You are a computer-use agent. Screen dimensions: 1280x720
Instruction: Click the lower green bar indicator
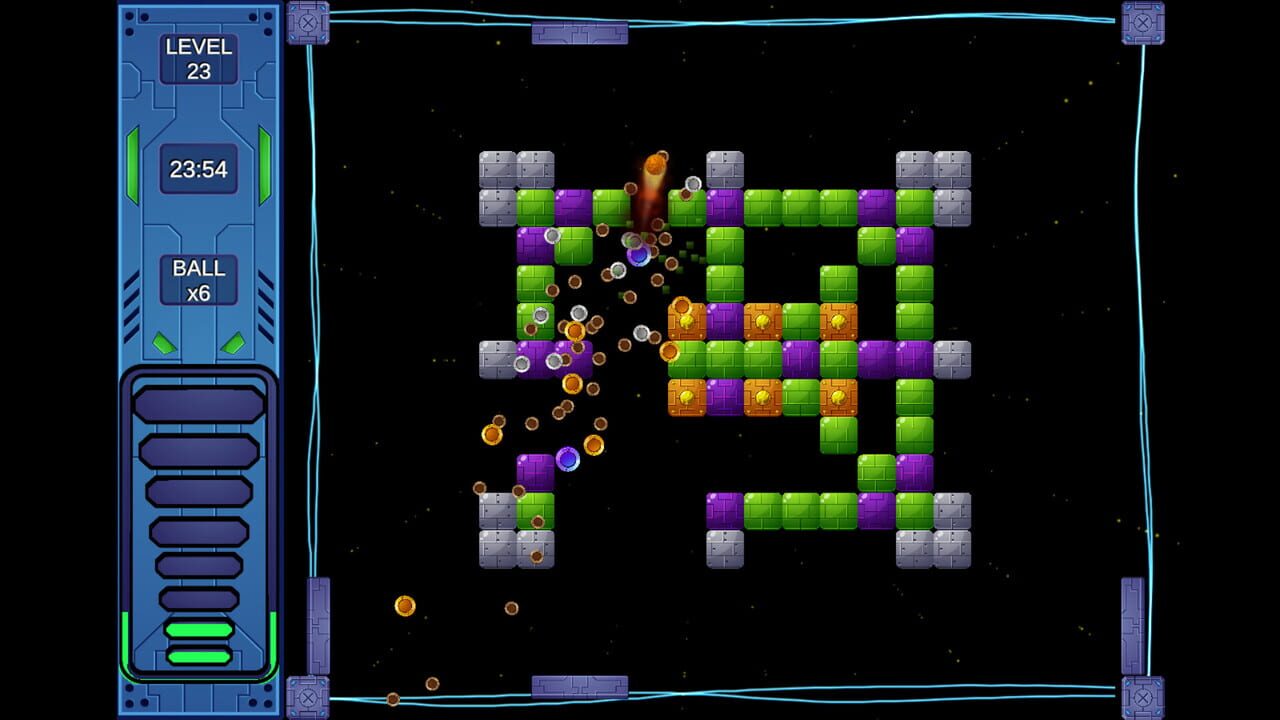197,655
